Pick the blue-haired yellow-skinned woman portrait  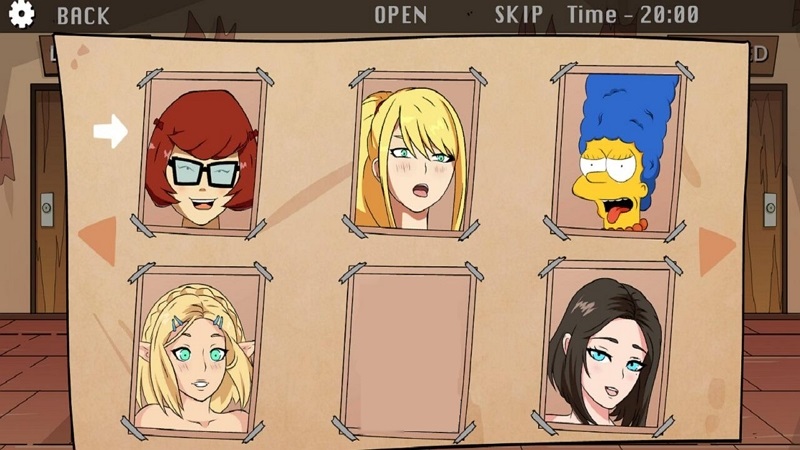(617, 150)
